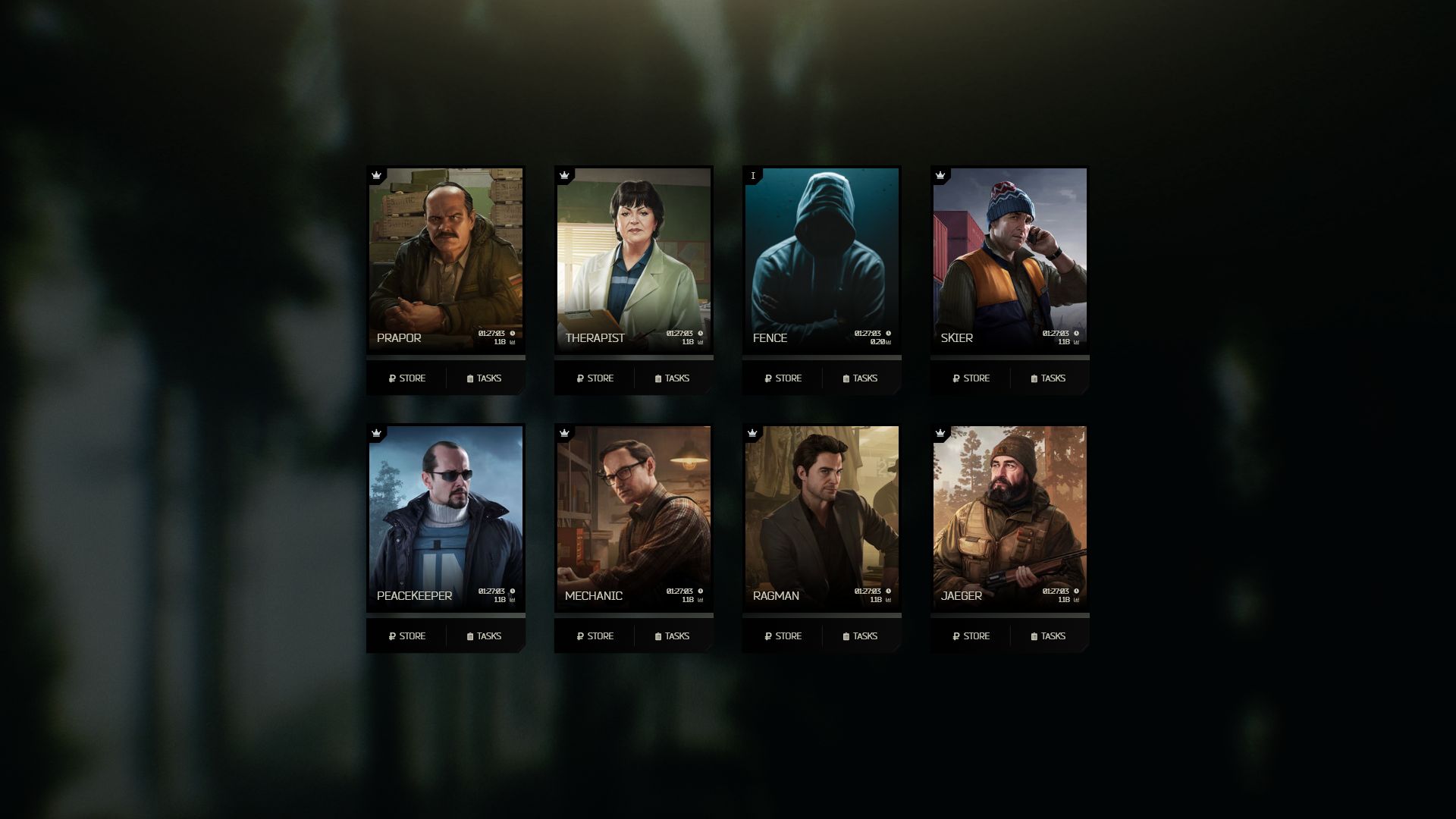
Task: Click the crown loyalty icon on Prapor's card
Action: coord(376,174)
